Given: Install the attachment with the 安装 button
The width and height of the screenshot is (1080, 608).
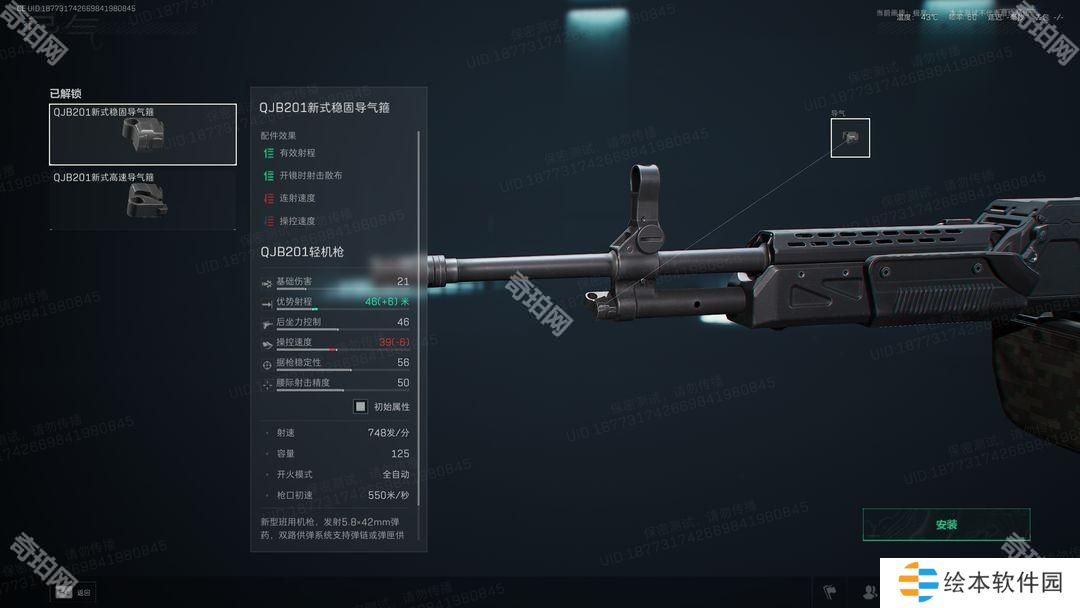Looking at the screenshot, I should 945,524.
